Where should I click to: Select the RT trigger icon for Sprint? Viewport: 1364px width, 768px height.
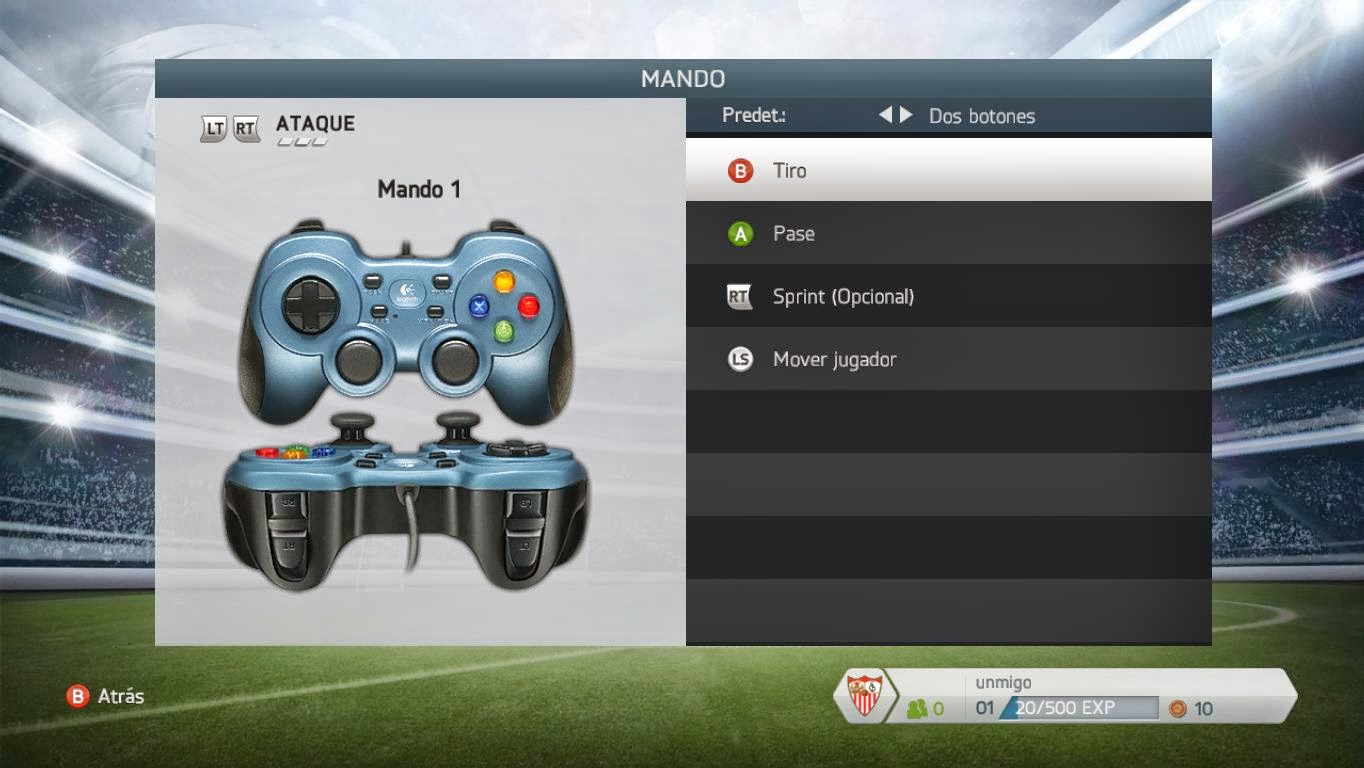pos(739,296)
